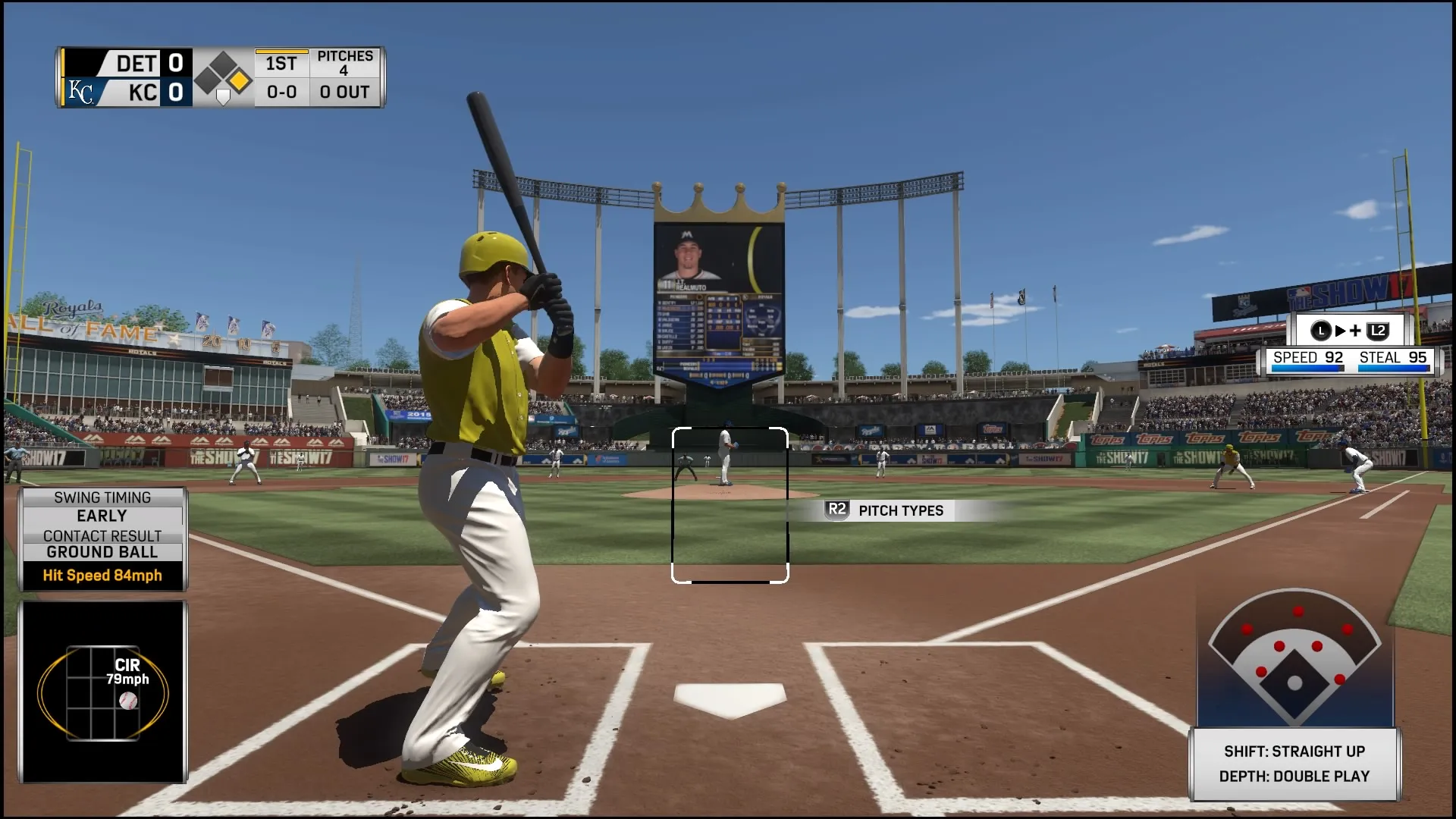Click the 1ST inning indicator
The height and width of the screenshot is (819, 1456).
280,64
